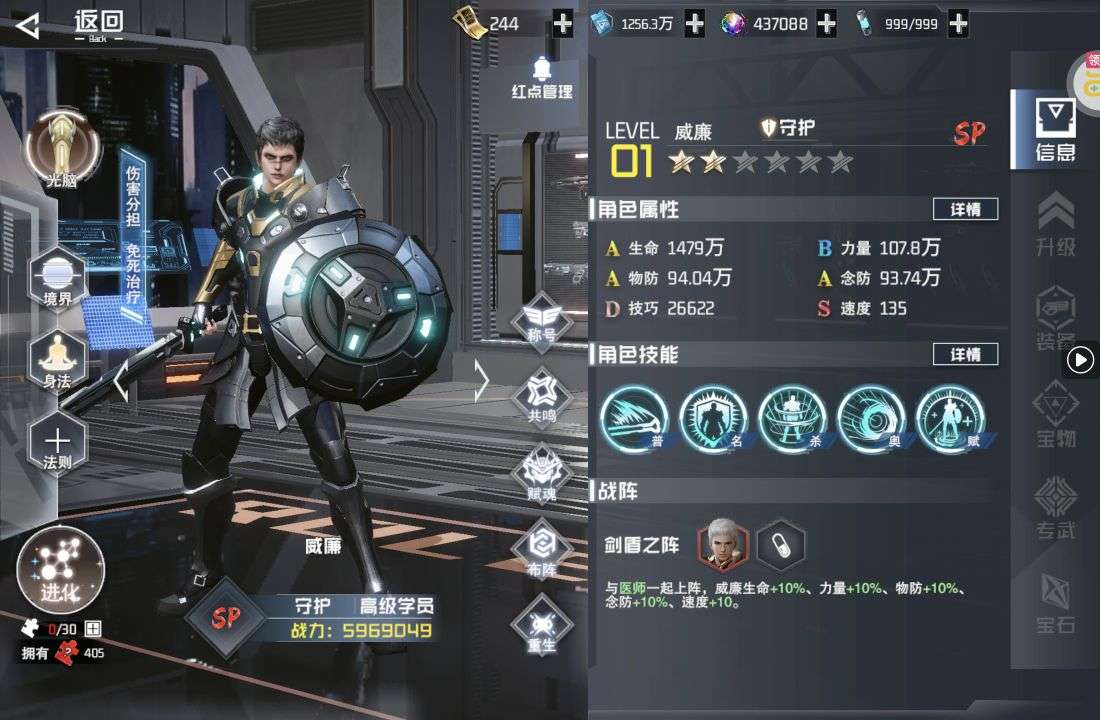This screenshot has height=720, width=1100.
Task: Show 详情 for 角色技能 skills
Action: click(x=965, y=355)
